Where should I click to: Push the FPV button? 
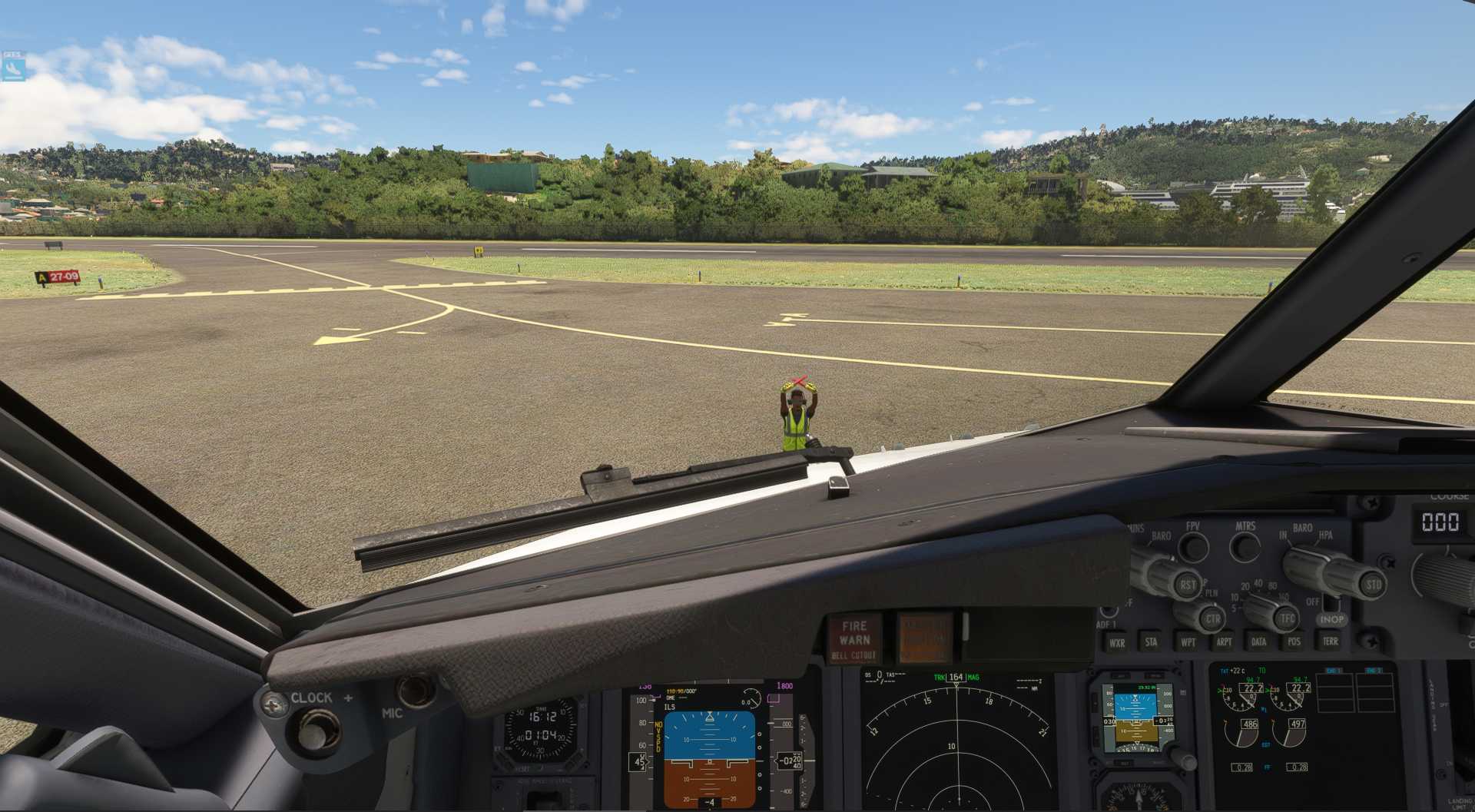pos(1193,548)
